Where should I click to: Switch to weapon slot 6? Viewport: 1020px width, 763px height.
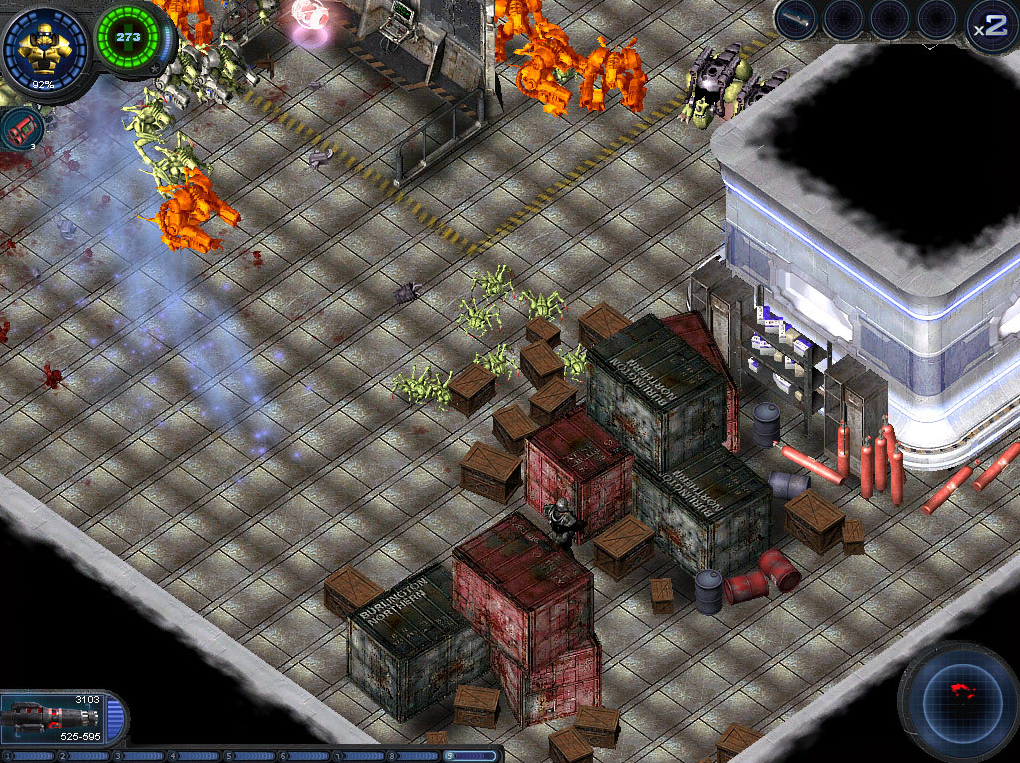(305, 756)
